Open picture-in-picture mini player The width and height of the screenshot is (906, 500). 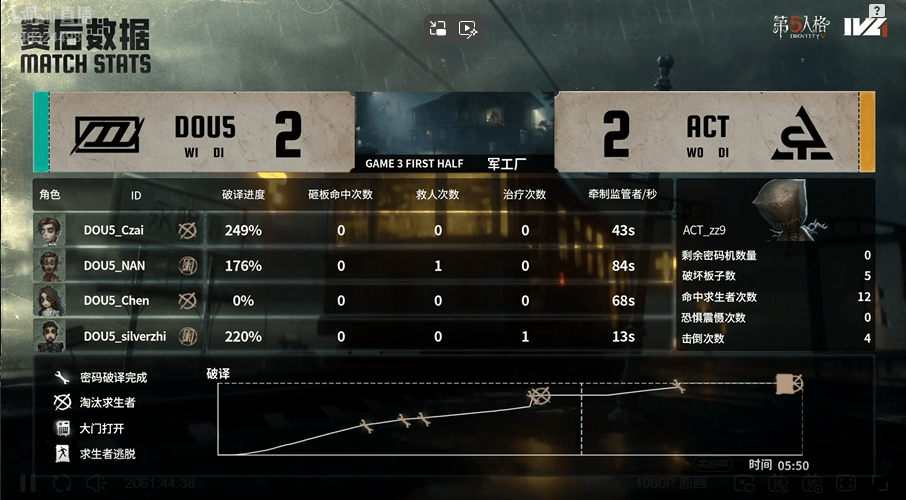click(437, 29)
